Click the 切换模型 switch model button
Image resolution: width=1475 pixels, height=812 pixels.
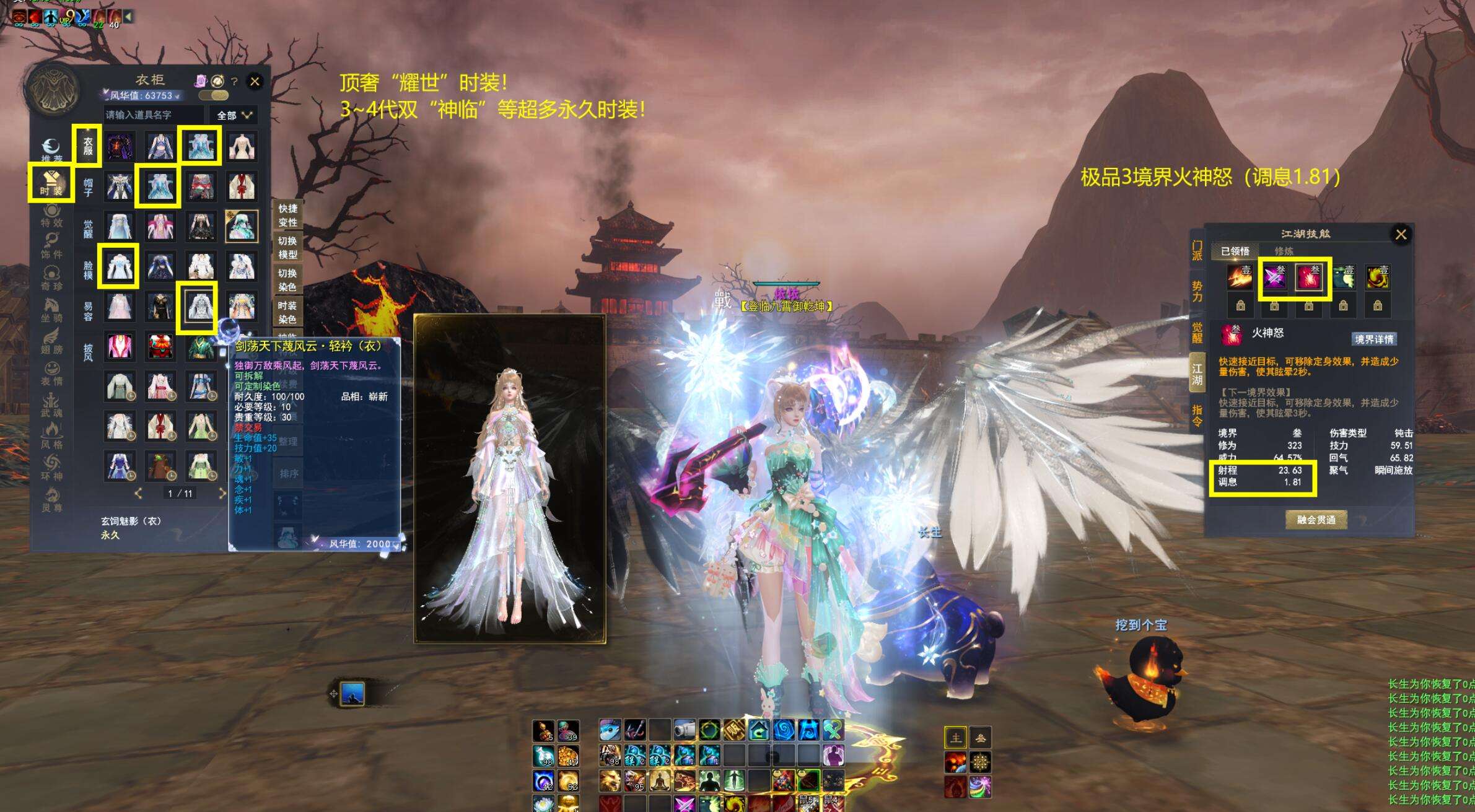point(287,248)
